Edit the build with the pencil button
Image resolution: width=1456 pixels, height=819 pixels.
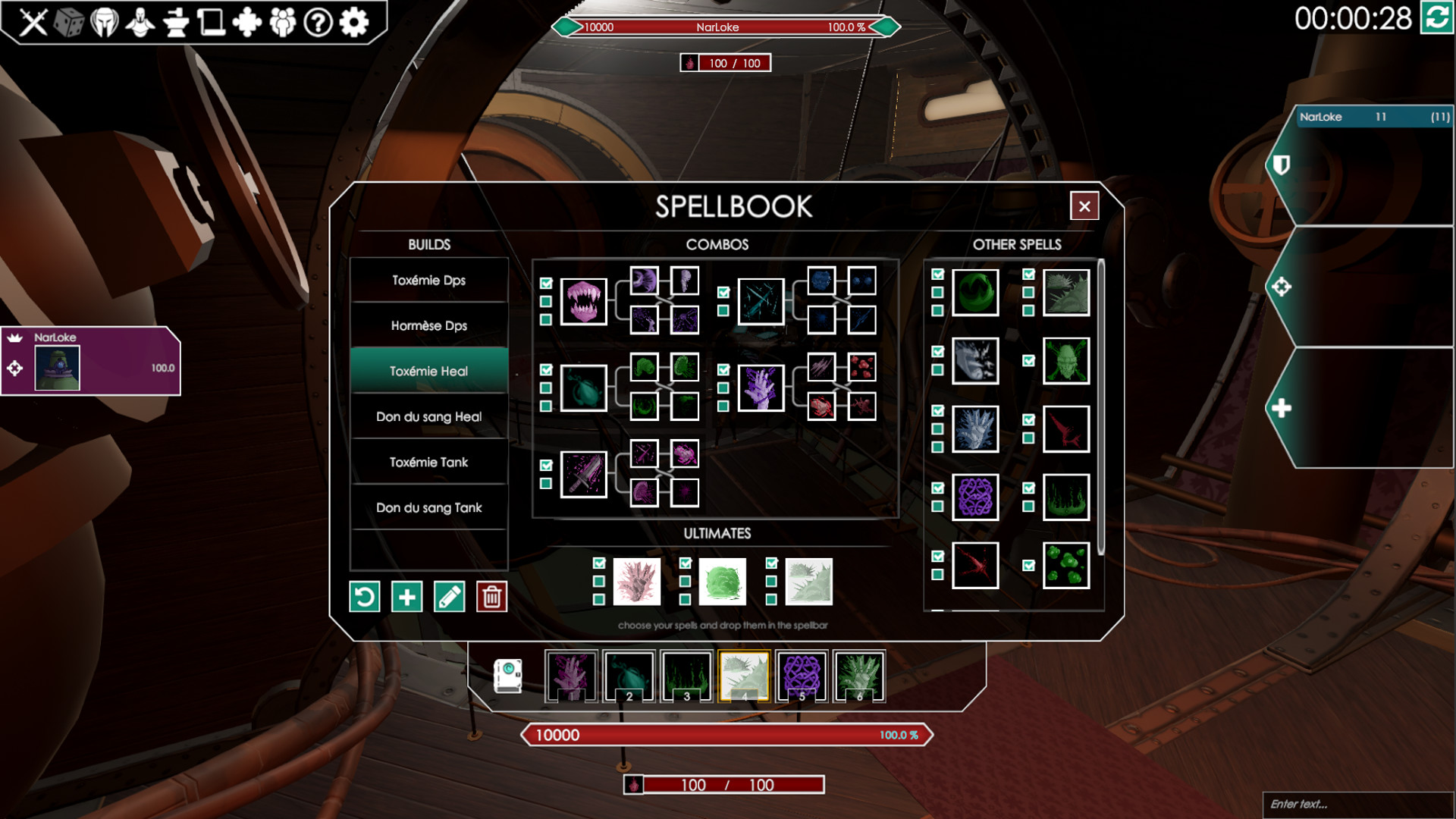pyautogui.click(x=449, y=597)
